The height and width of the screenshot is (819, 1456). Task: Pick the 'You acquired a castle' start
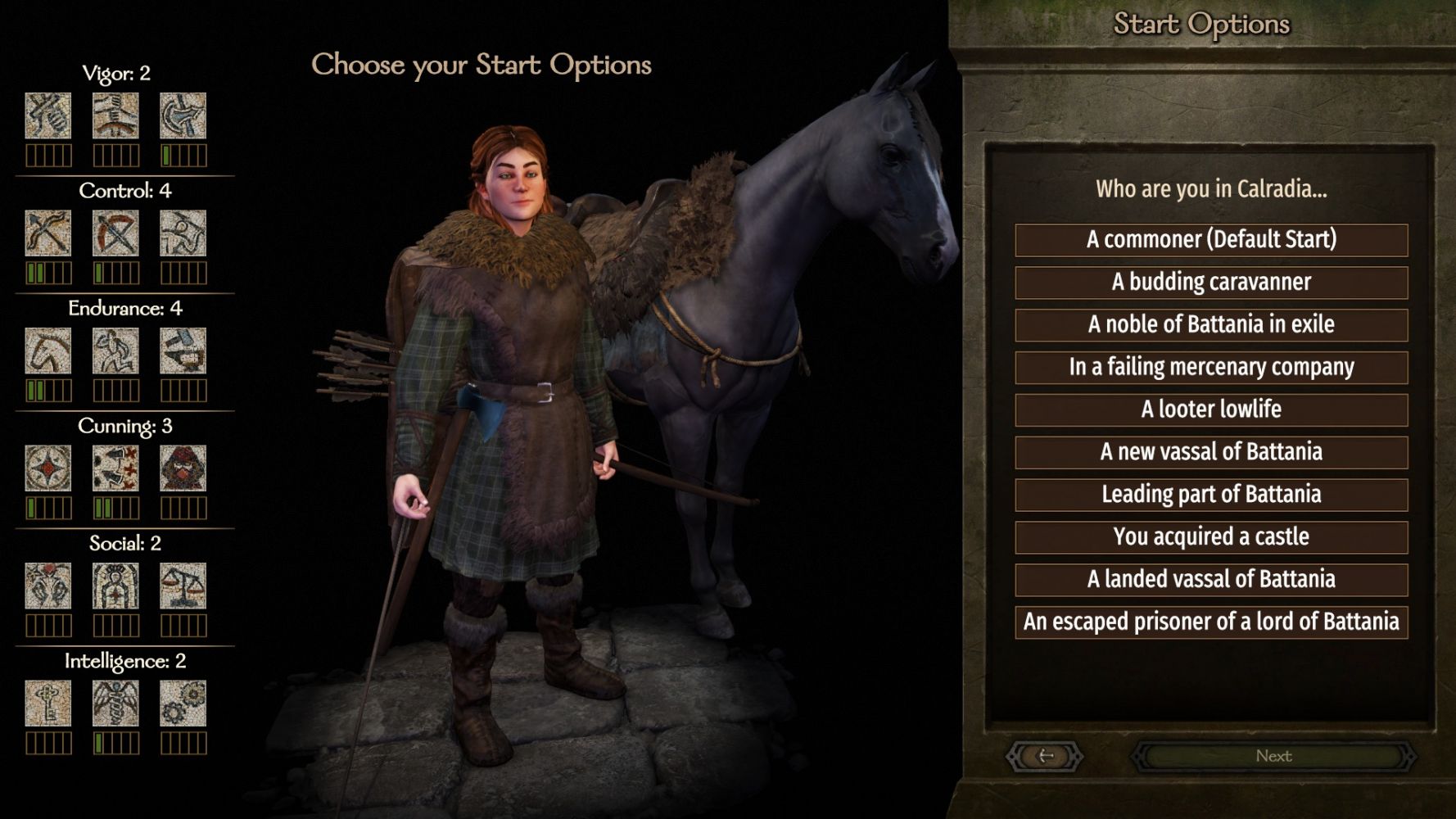[1211, 538]
